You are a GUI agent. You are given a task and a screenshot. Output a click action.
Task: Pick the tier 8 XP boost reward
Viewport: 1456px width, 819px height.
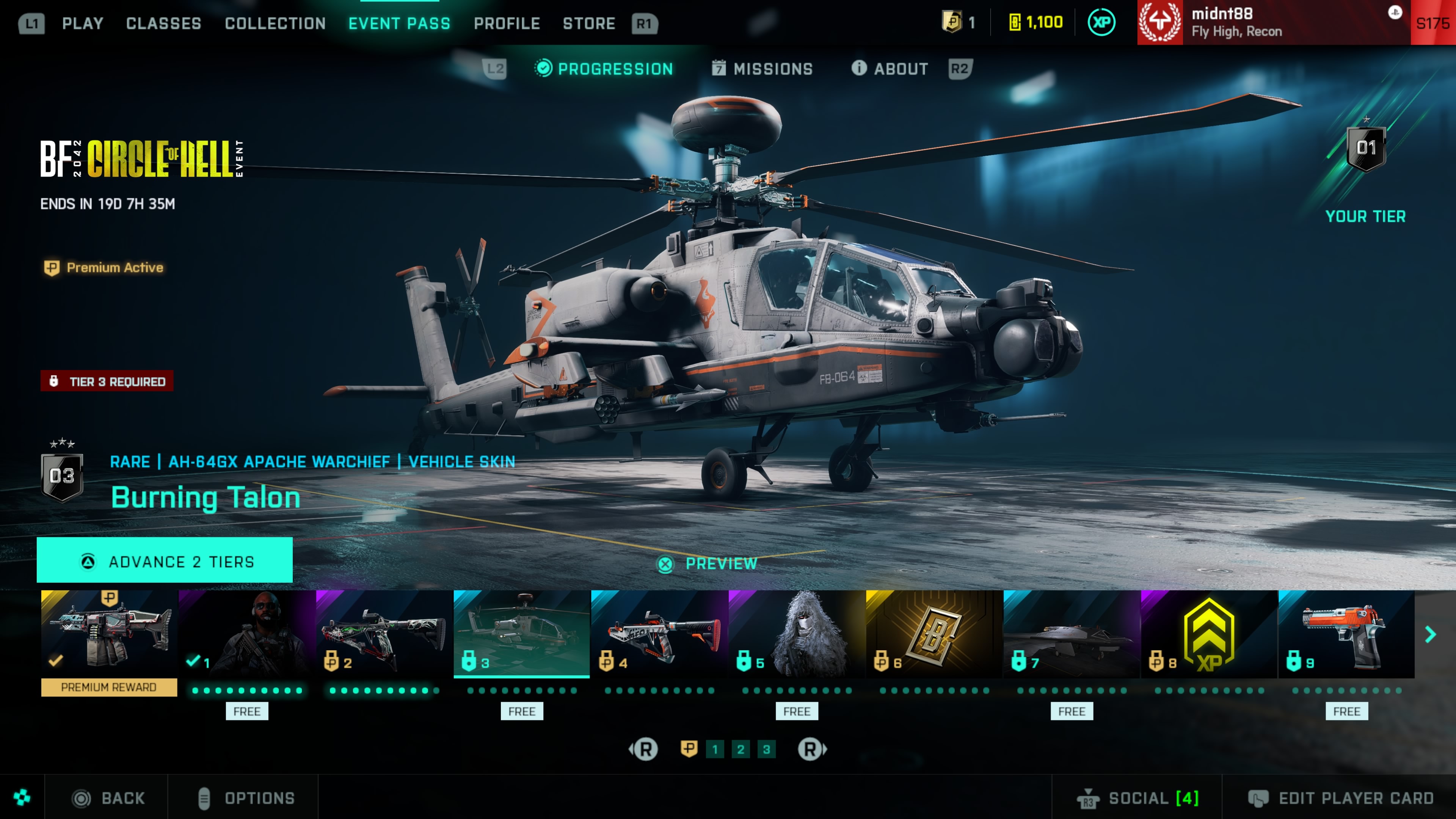click(x=1209, y=634)
